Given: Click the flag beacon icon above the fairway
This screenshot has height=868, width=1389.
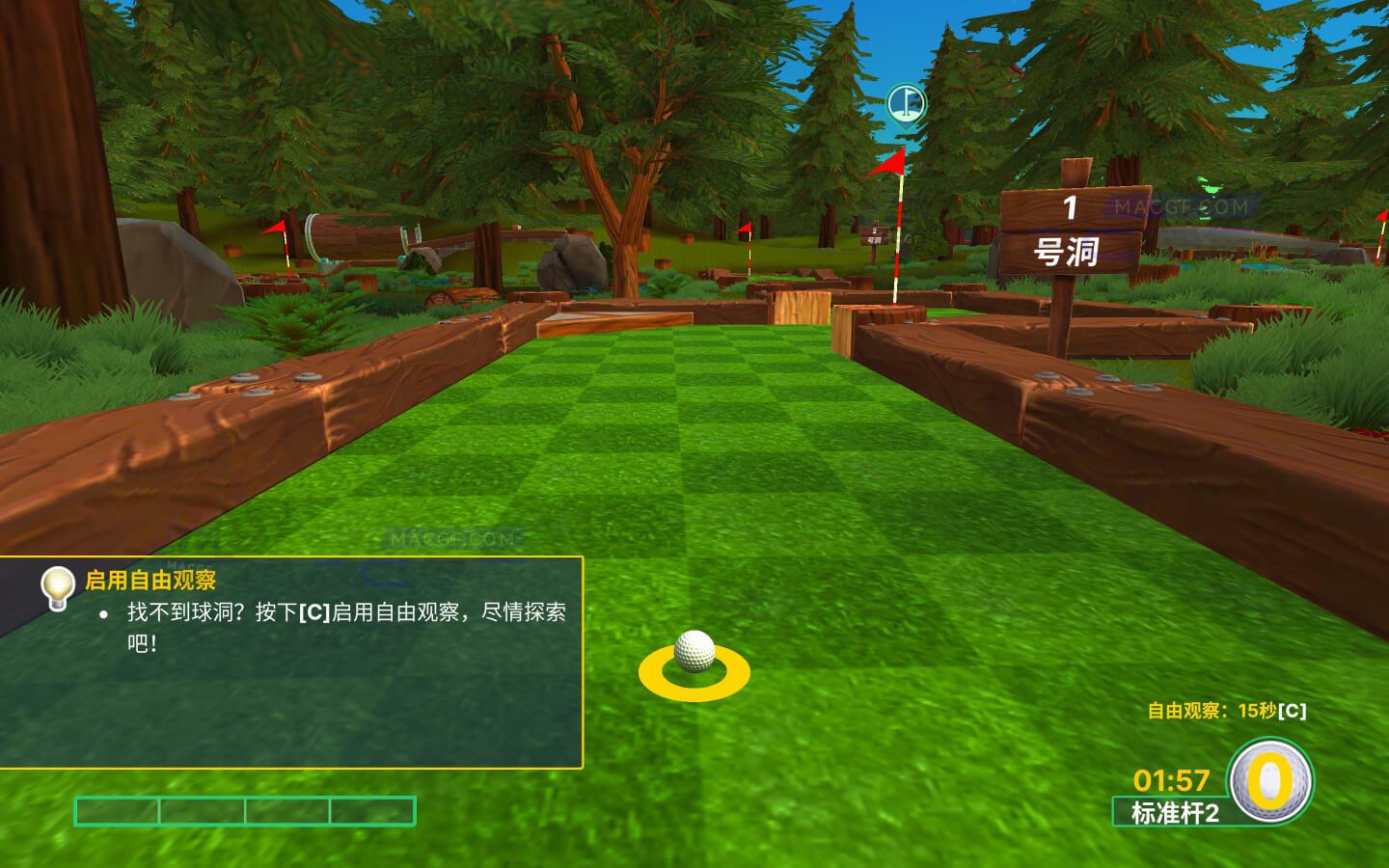Looking at the screenshot, I should [908, 100].
